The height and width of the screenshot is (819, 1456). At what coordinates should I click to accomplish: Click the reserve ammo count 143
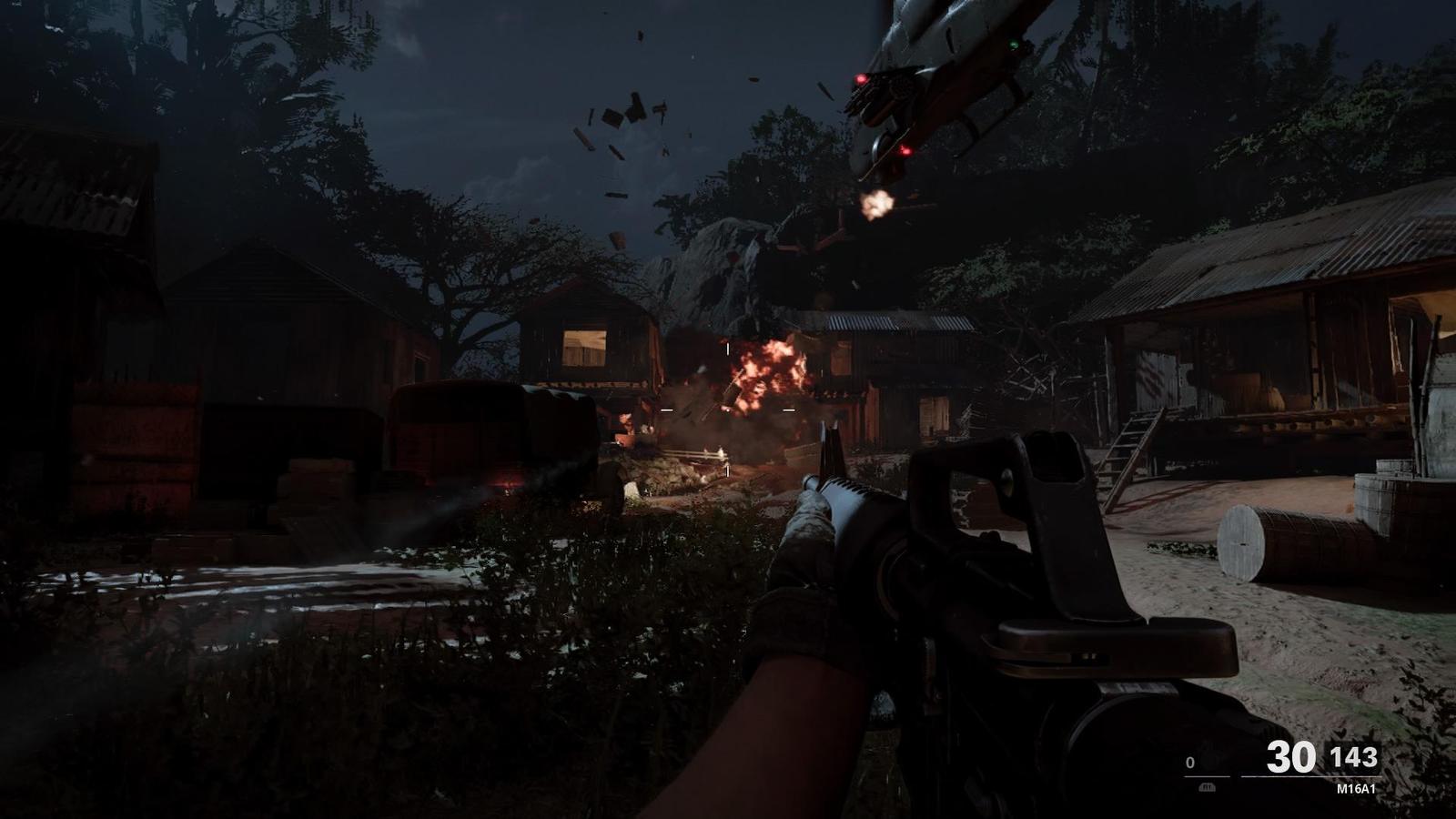(x=1354, y=755)
